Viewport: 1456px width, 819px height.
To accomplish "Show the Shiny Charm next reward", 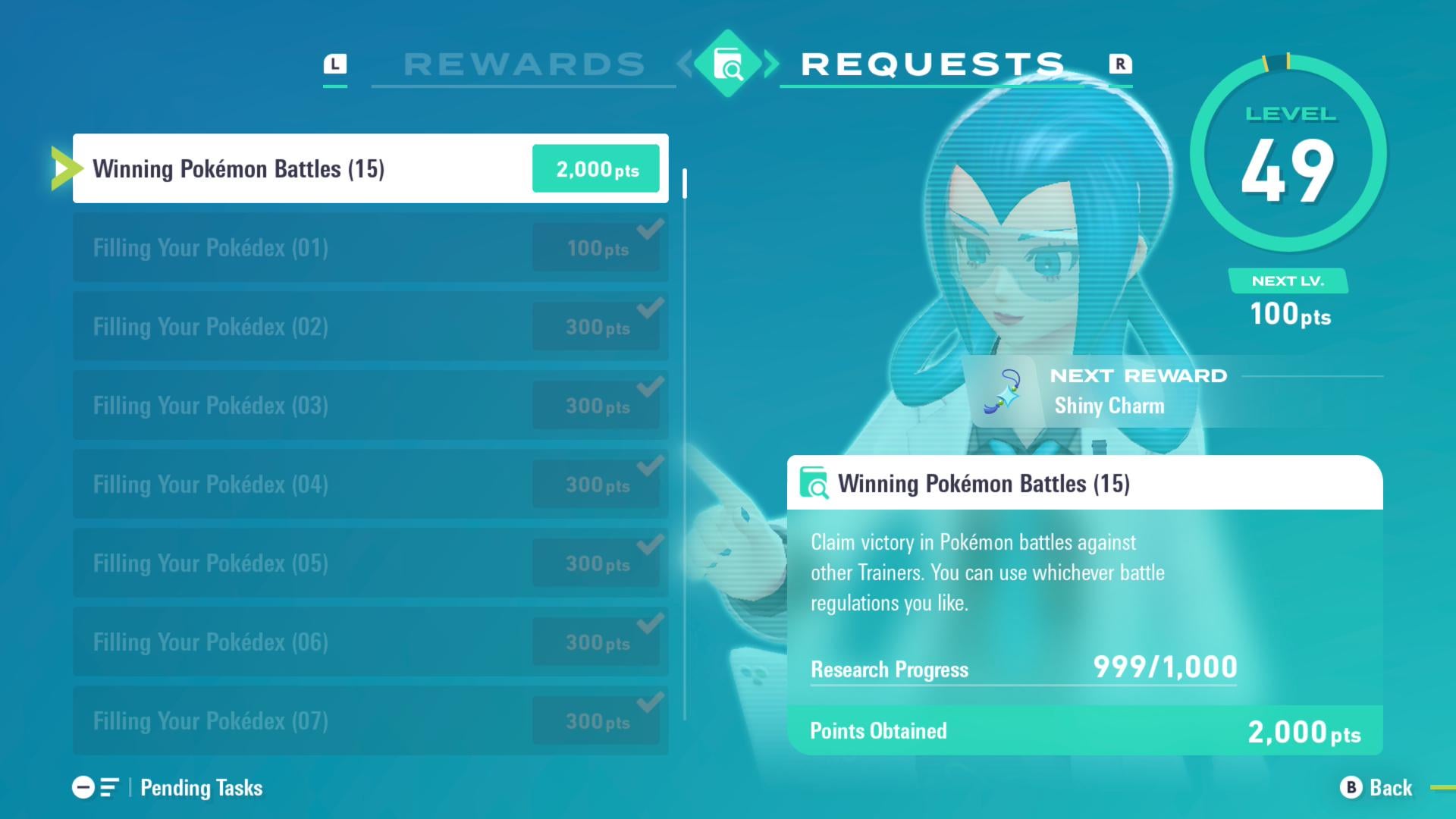I will [x=1109, y=392].
